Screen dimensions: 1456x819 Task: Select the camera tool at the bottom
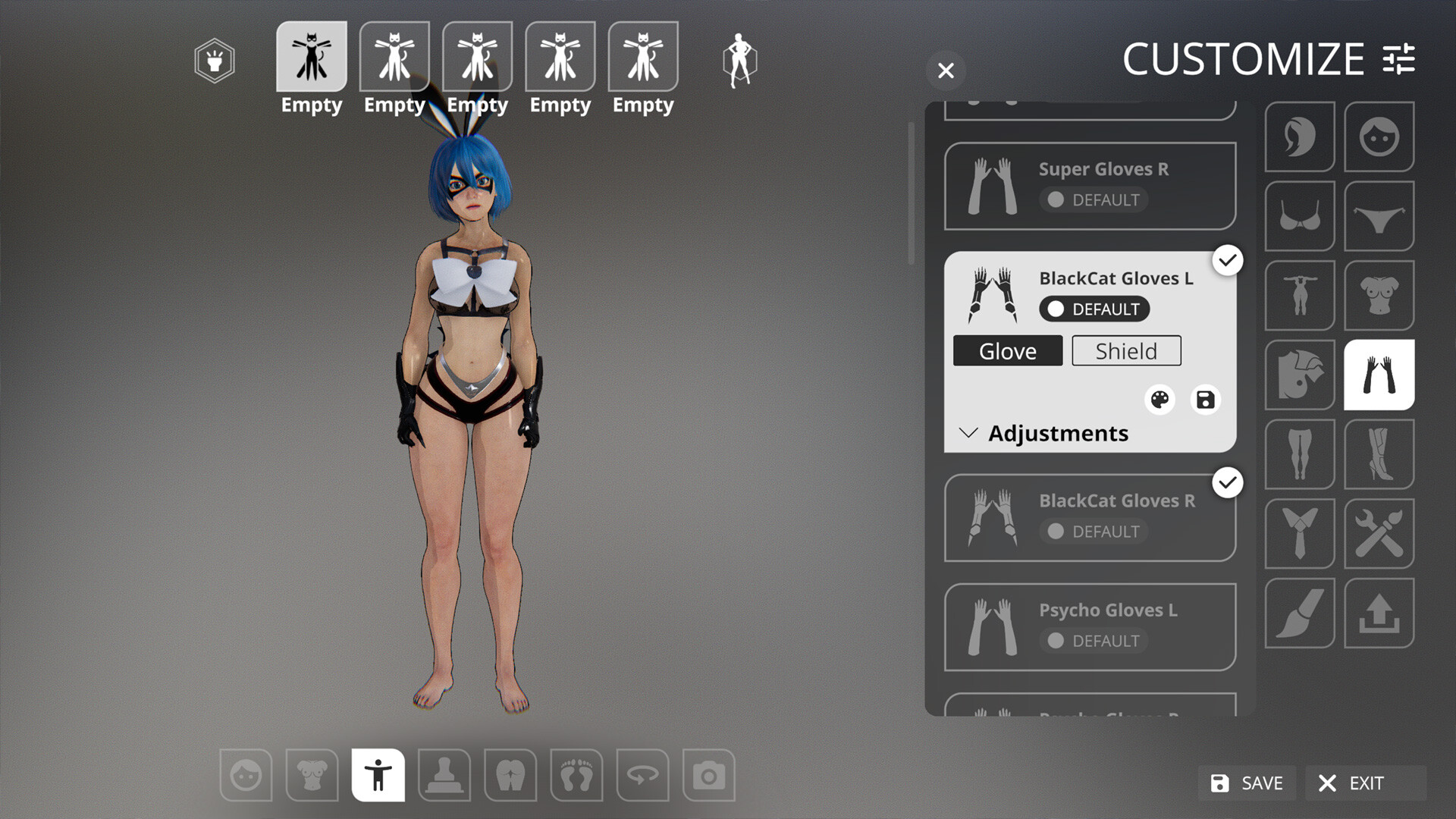click(x=709, y=775)
